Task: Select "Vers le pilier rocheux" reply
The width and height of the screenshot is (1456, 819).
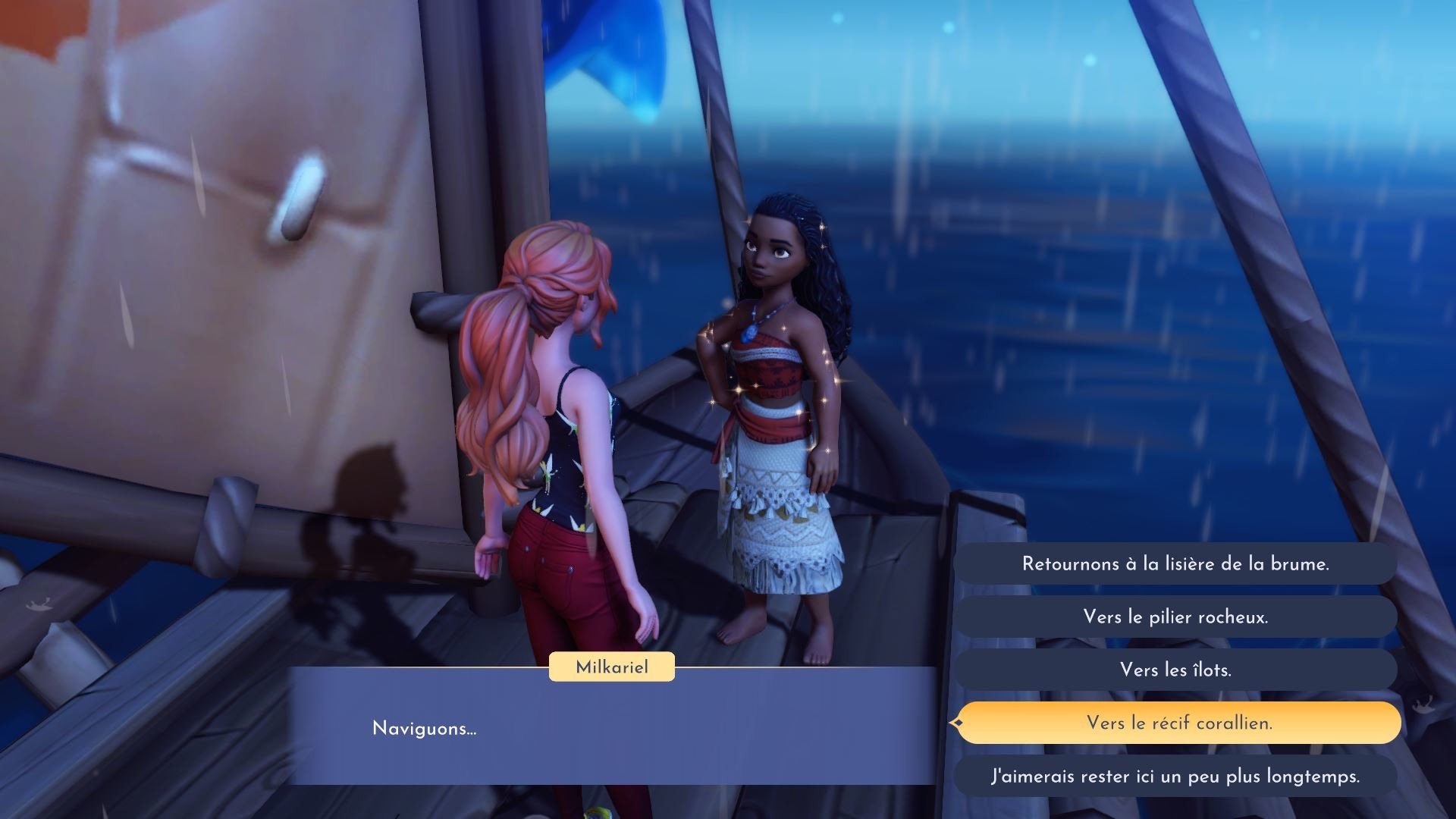Action: coord(1175,617)
